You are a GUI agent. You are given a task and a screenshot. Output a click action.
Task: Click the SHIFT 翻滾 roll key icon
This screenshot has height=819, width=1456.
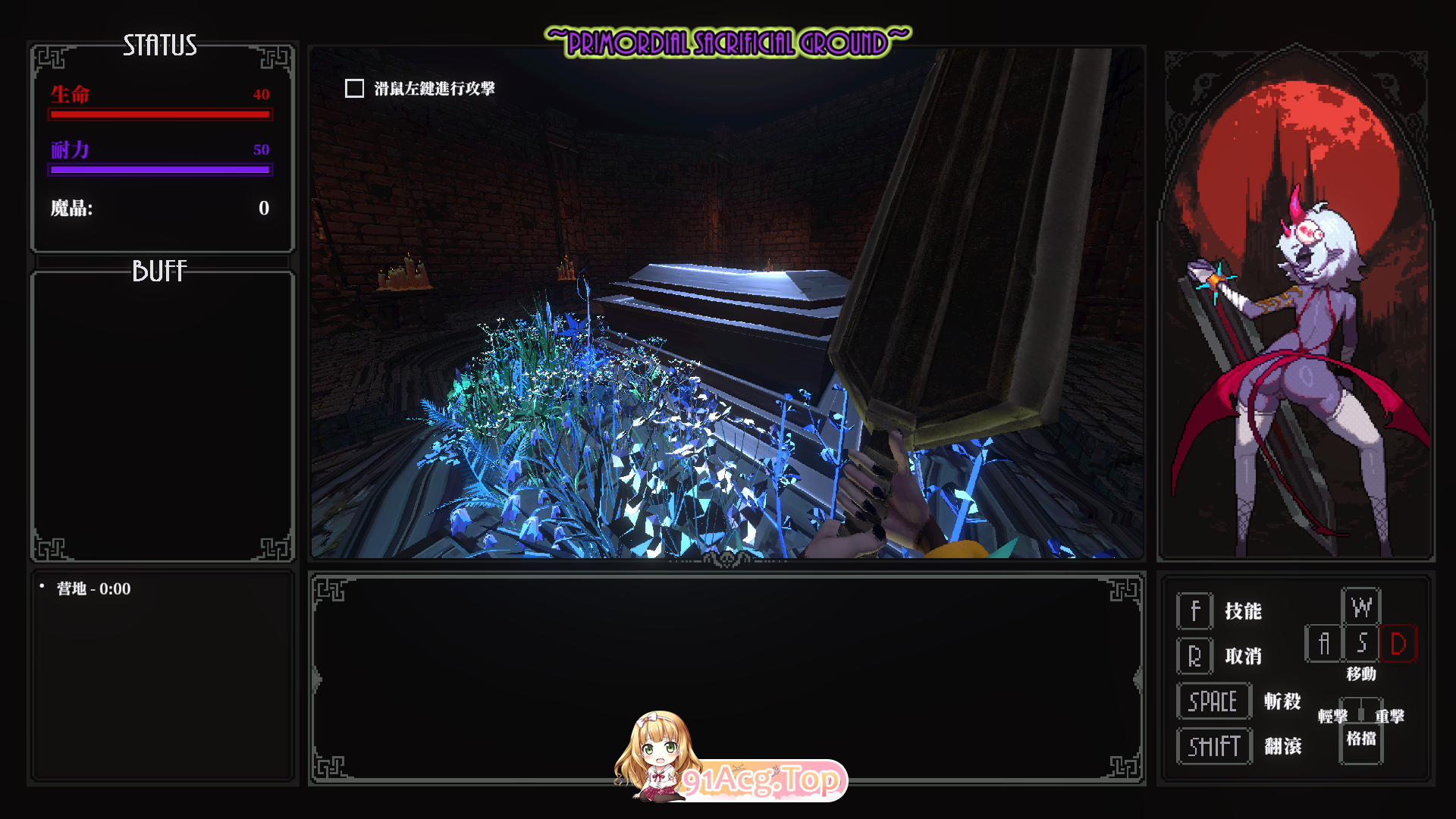[x=1213, y=745]
